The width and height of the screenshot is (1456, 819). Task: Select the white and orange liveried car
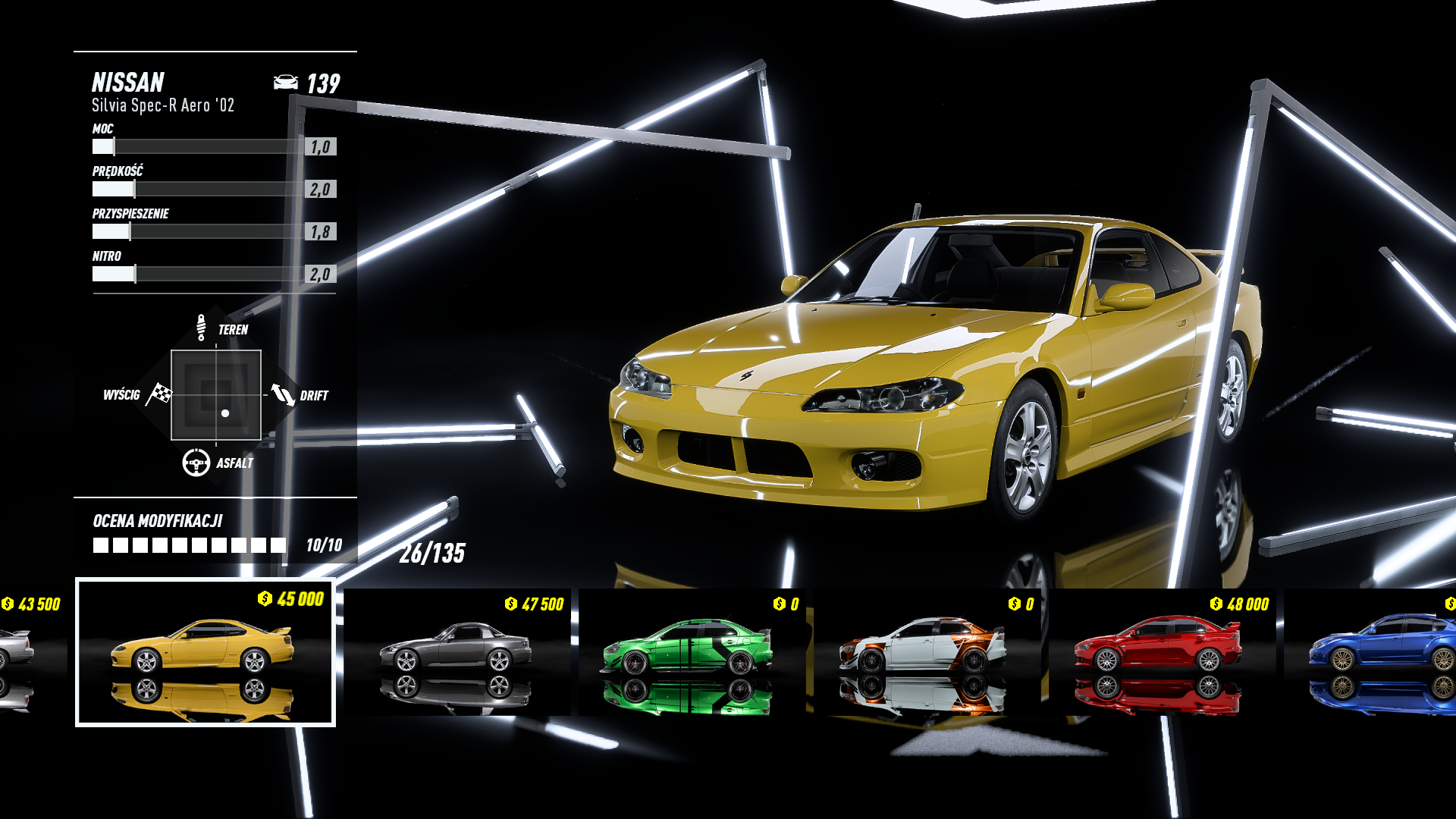[924, 651]
